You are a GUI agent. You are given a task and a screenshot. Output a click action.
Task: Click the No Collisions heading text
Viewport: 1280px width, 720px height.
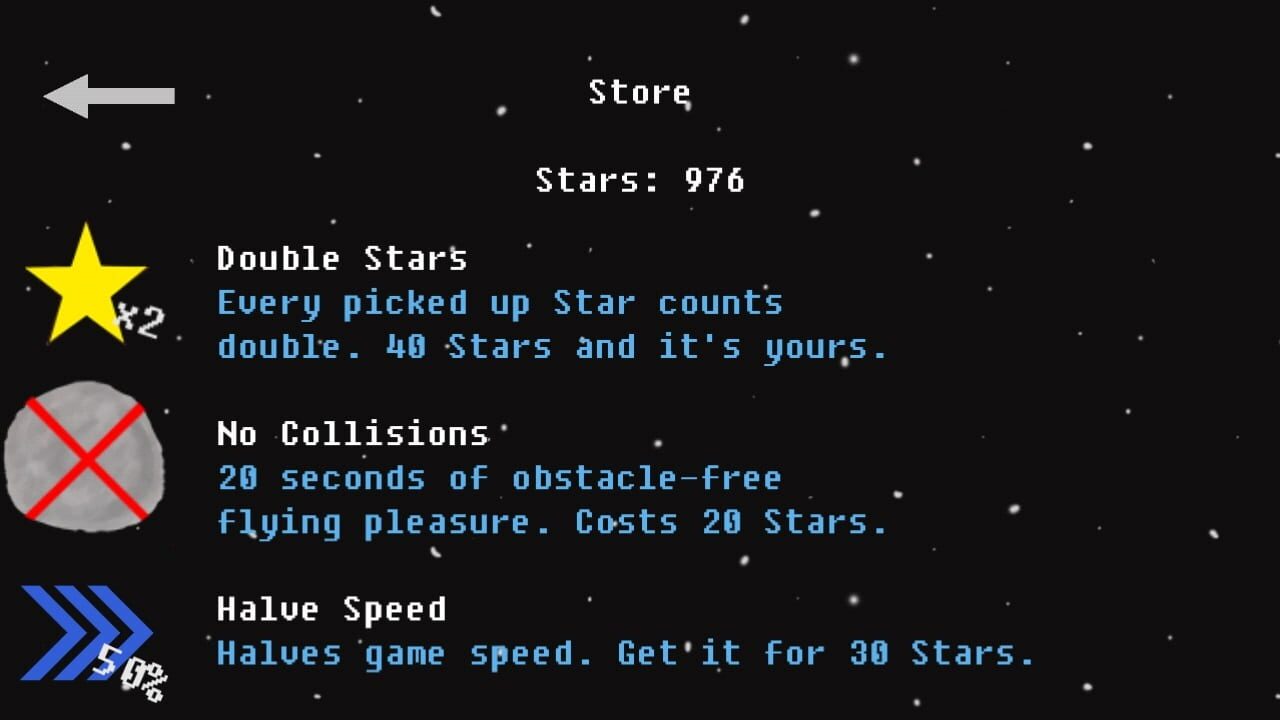(x=352, y=434)
